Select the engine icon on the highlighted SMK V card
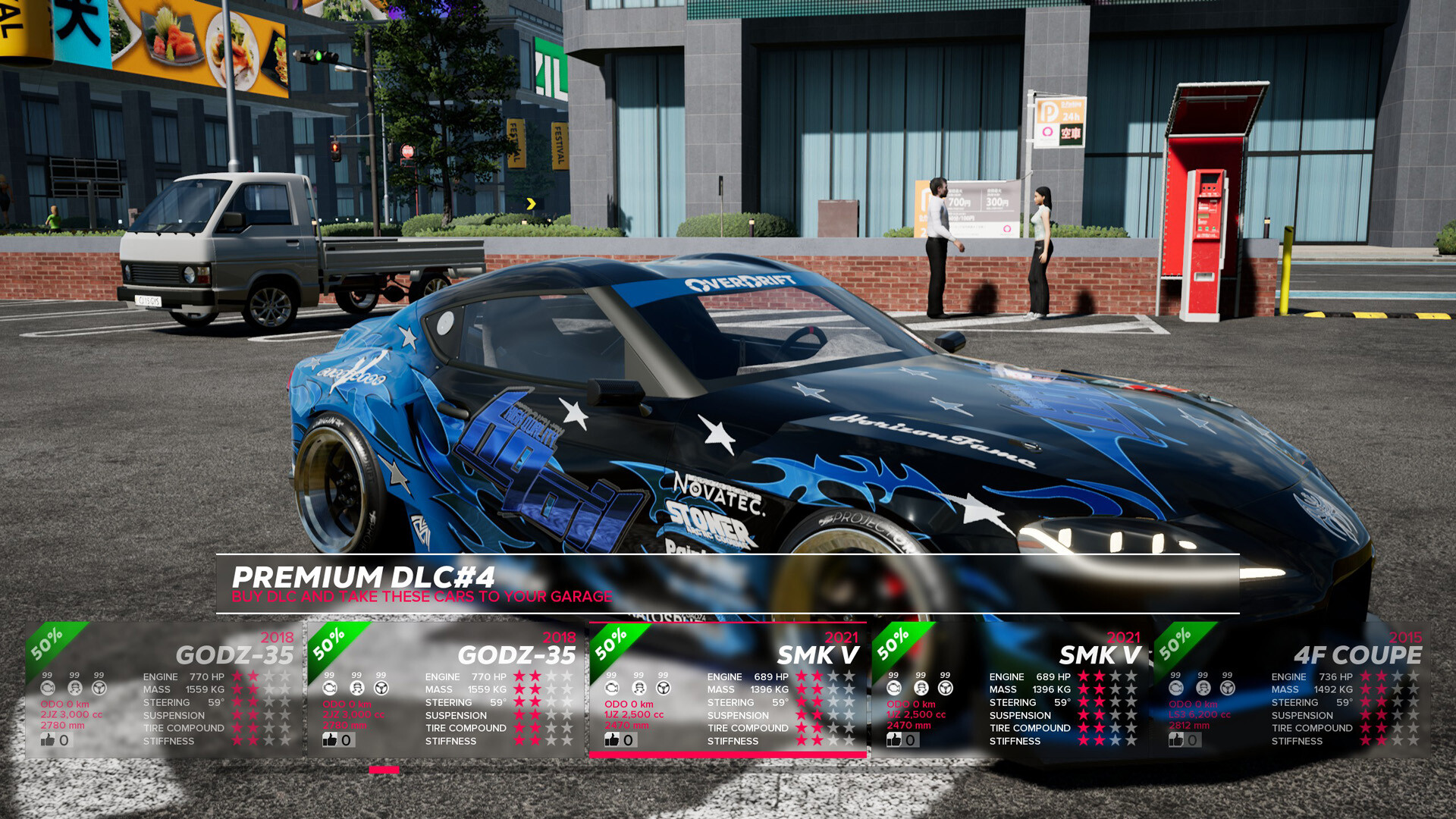Viewport: 1456px width, 819px height. pos(612,687)
